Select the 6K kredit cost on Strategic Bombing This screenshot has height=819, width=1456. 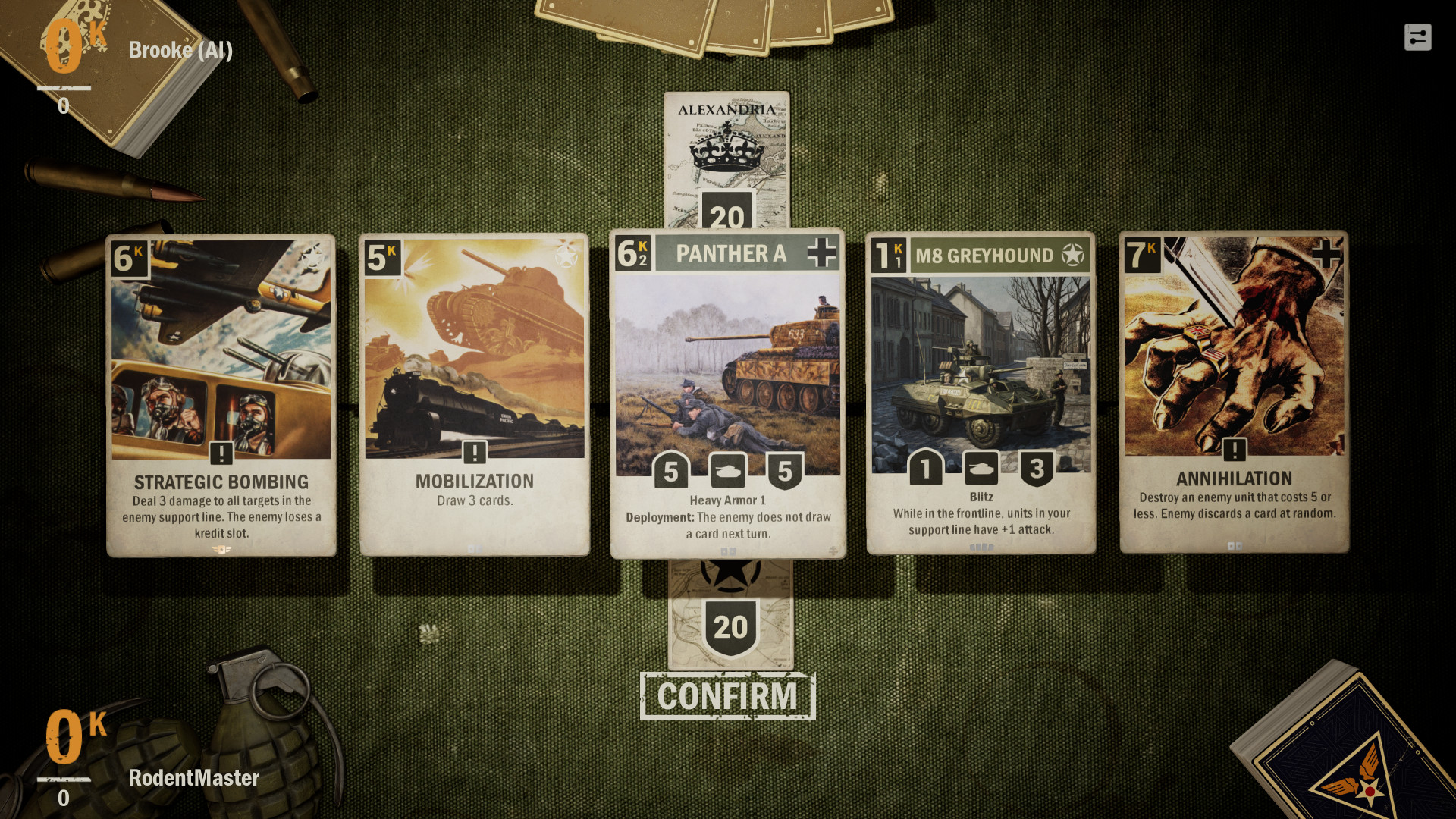click(x=128, y=256)
